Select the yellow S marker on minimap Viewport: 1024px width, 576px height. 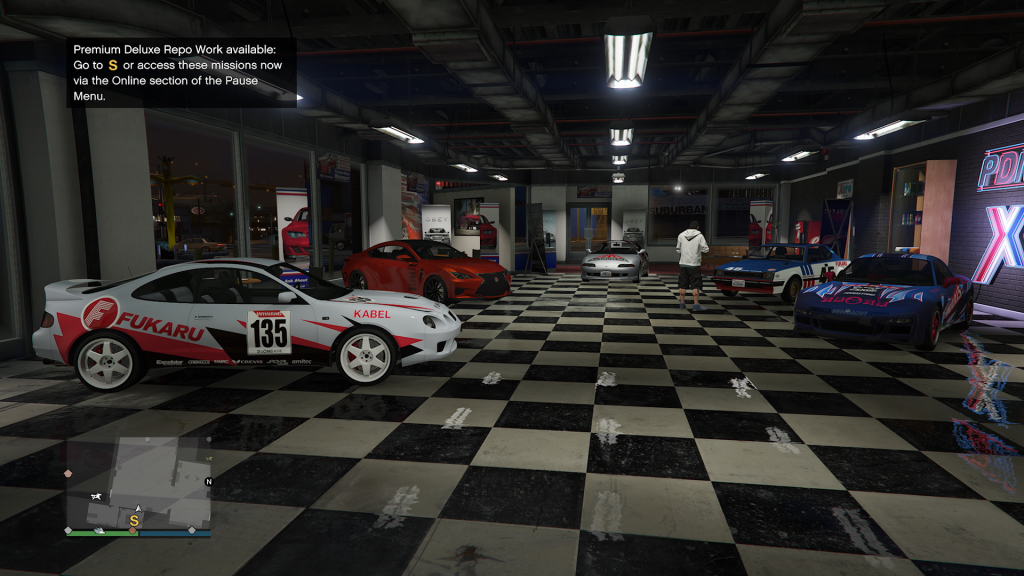[x=134, y=520]
